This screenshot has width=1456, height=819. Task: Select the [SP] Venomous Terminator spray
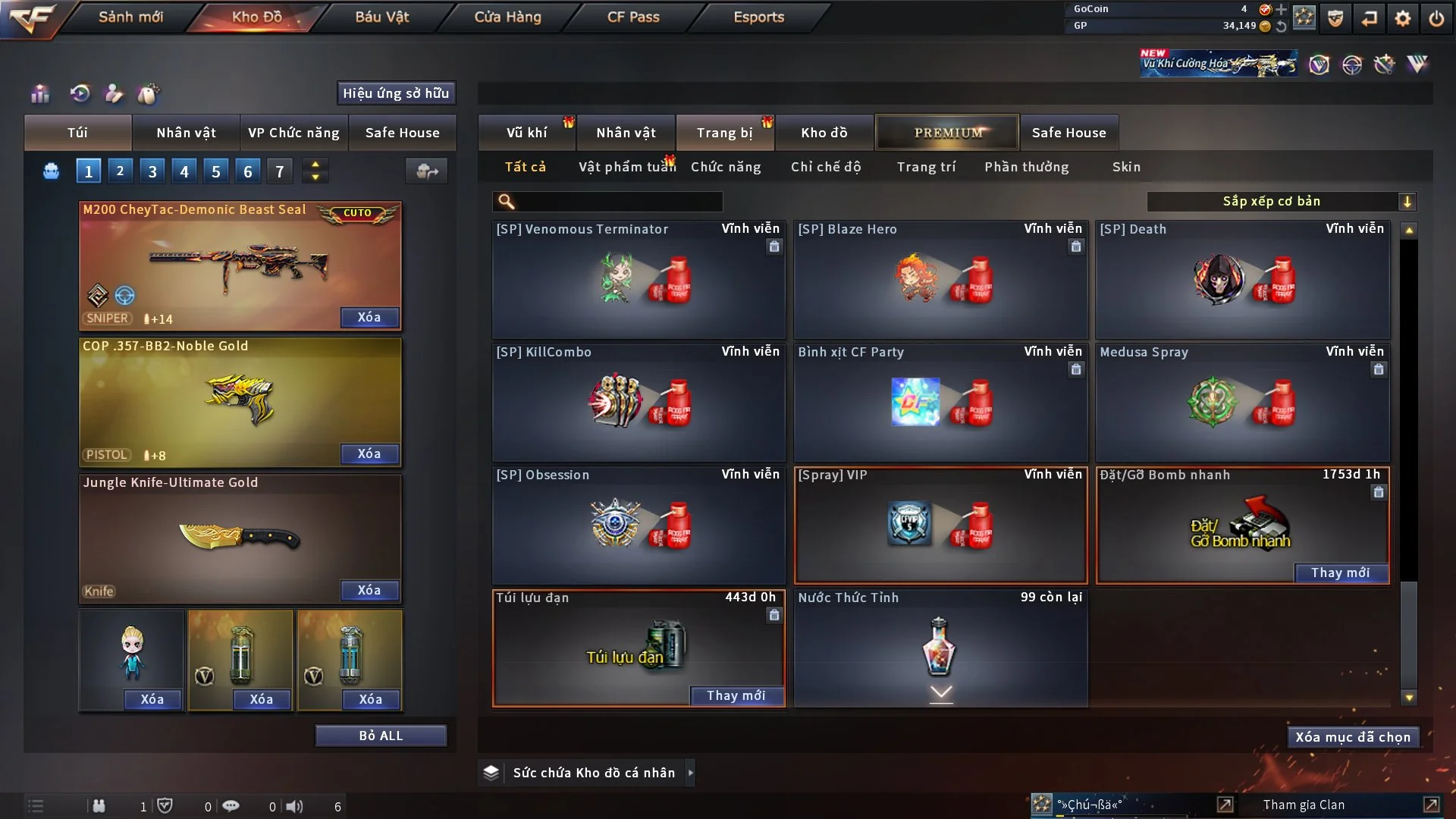pos(638,279)
